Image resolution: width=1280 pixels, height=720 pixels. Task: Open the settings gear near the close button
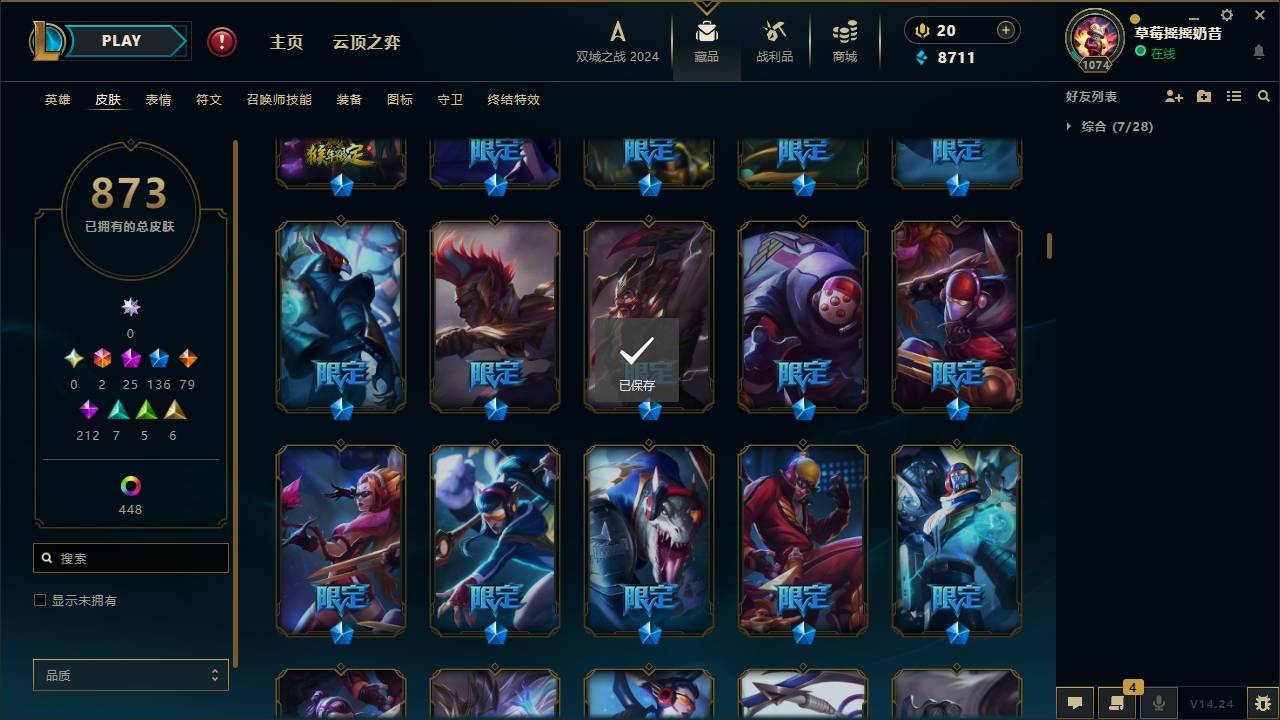point(1226,15)
